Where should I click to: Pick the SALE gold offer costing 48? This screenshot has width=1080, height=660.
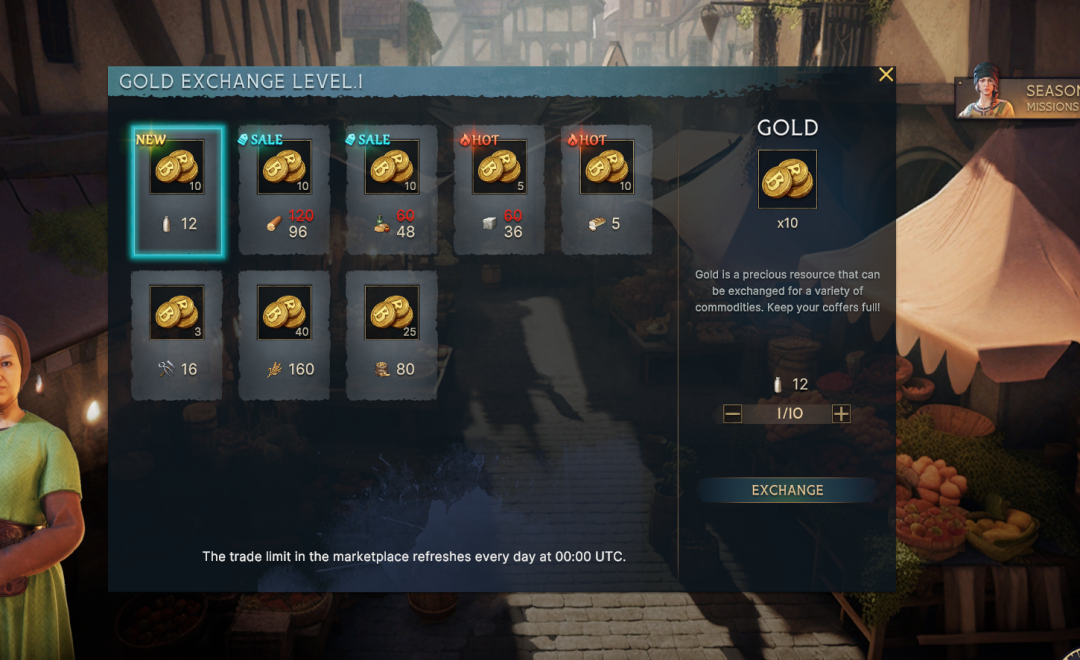(391, 190)
